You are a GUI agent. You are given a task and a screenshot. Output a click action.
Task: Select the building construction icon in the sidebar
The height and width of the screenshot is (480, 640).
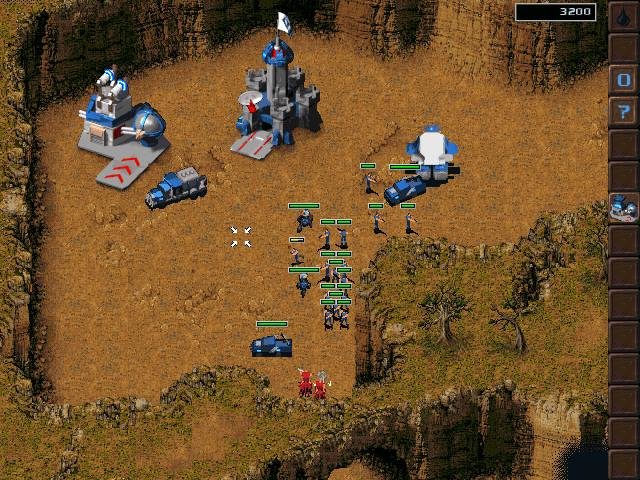[623, 207]
